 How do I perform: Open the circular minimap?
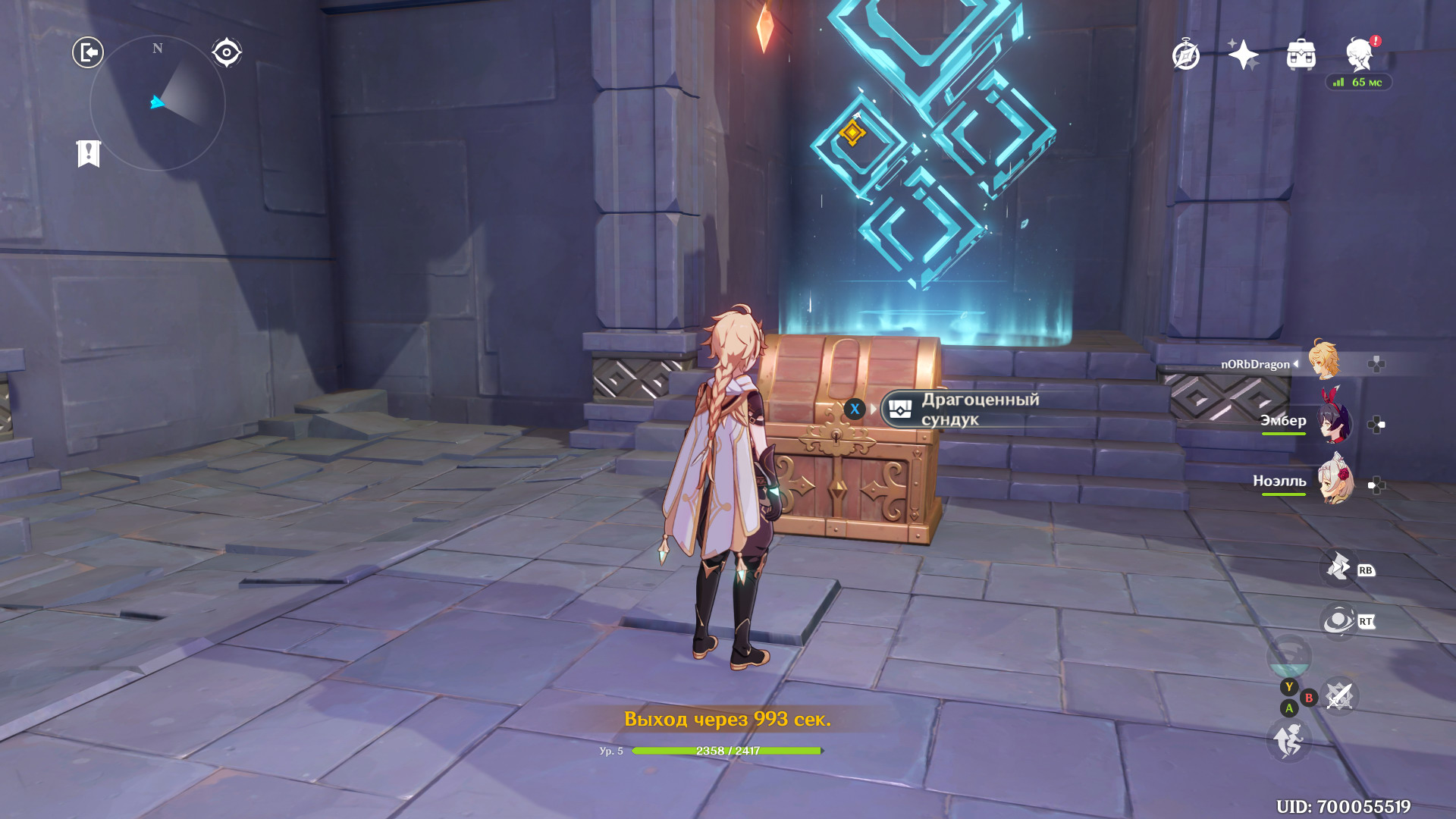(x=158, y=103)
